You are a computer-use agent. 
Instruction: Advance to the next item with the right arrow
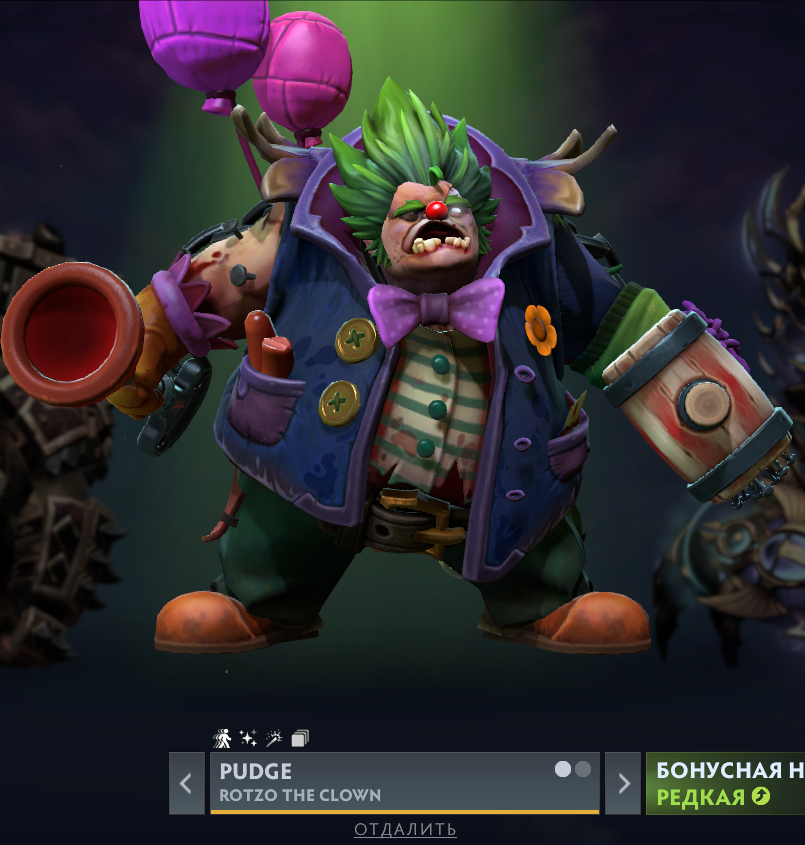pyautogui.click(x=624, y=783)
